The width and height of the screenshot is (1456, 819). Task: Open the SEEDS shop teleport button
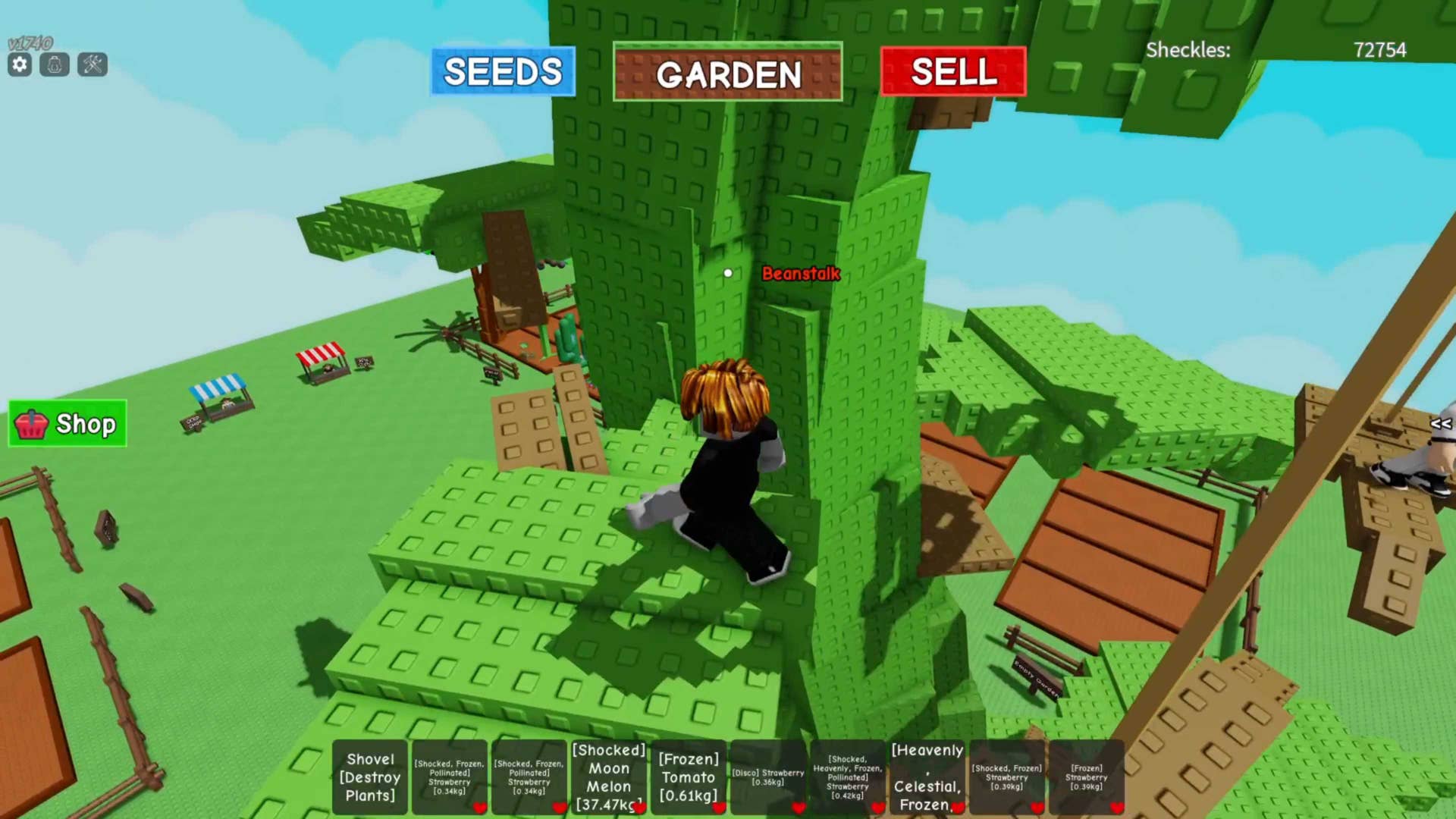(503, 72)
